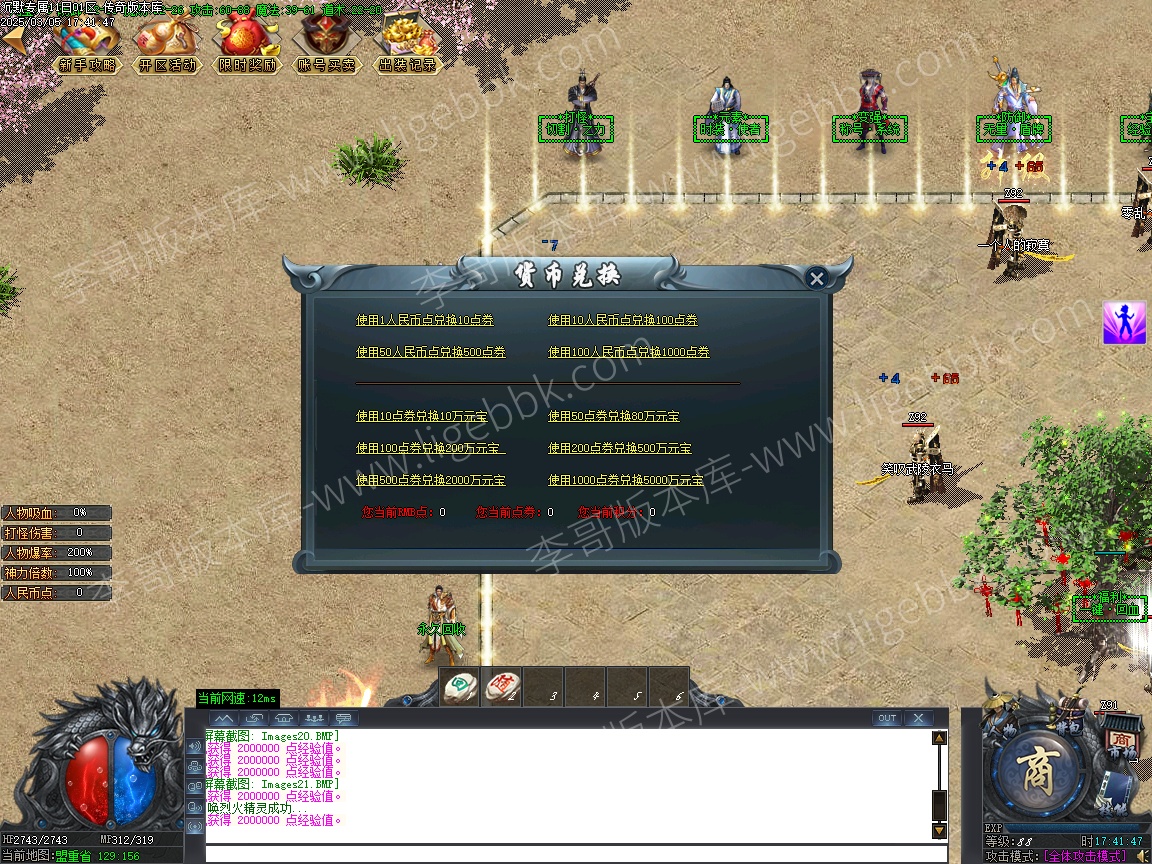Click the OUT button above the chat

pyautogui.click(x=886, y=718)
